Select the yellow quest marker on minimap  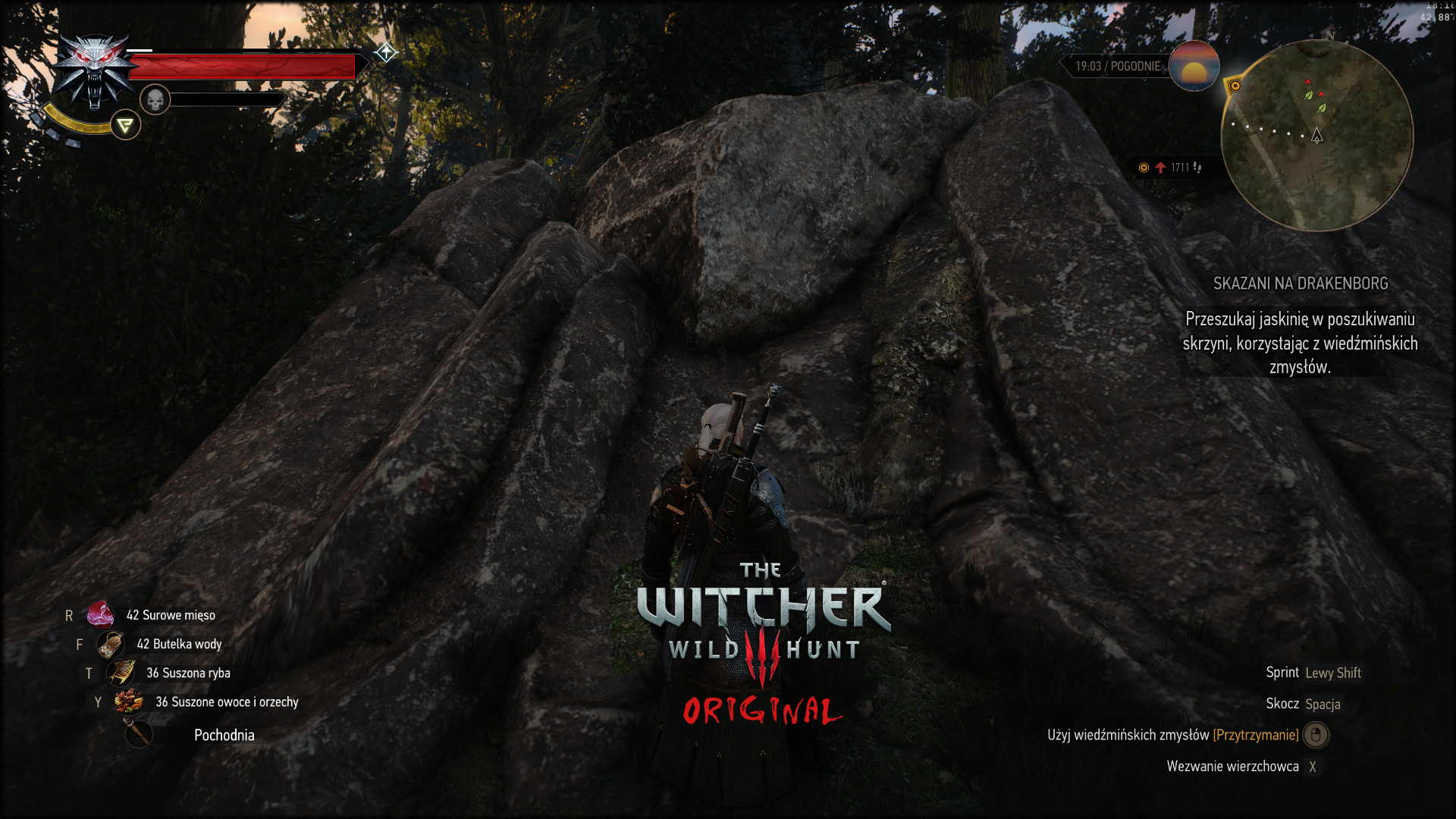point(1235,86)
